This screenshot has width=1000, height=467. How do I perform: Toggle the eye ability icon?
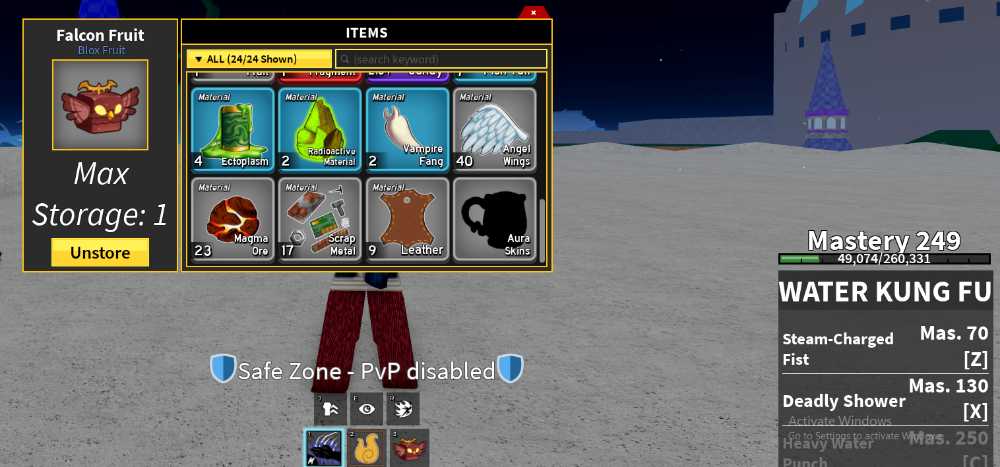367,408
